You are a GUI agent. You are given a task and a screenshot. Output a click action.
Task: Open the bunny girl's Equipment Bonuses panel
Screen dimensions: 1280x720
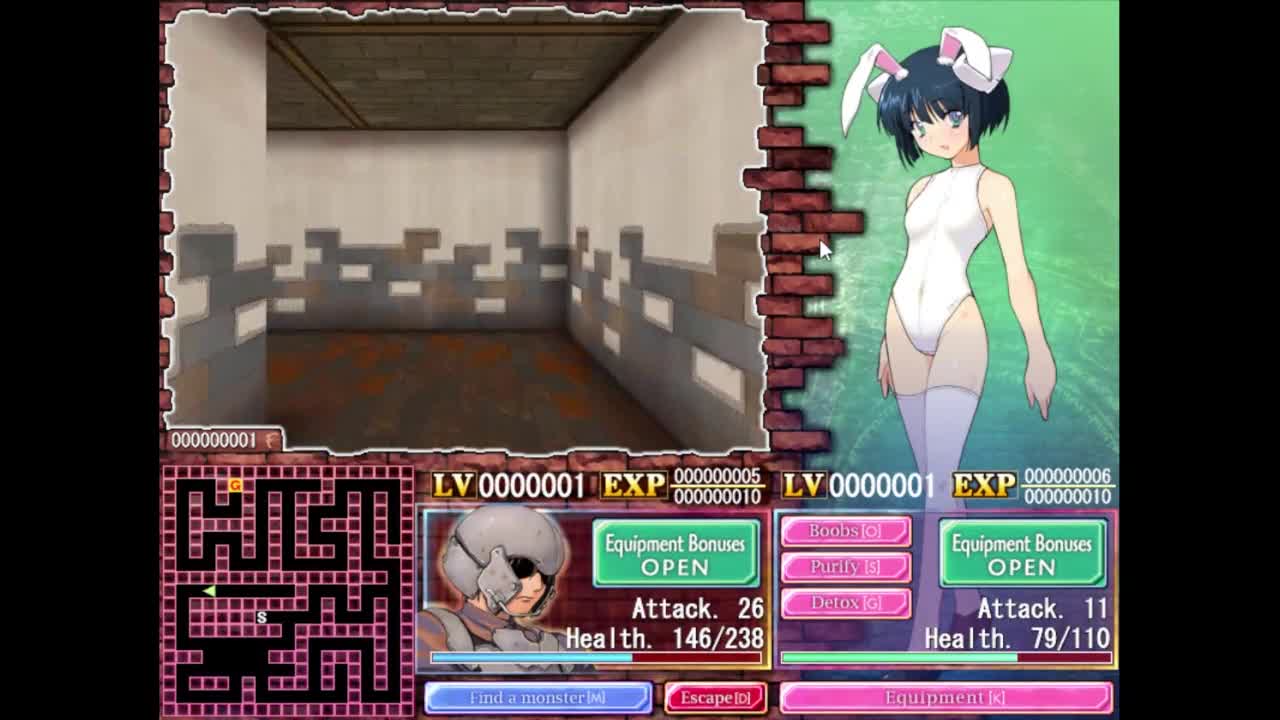point(1022,554)
